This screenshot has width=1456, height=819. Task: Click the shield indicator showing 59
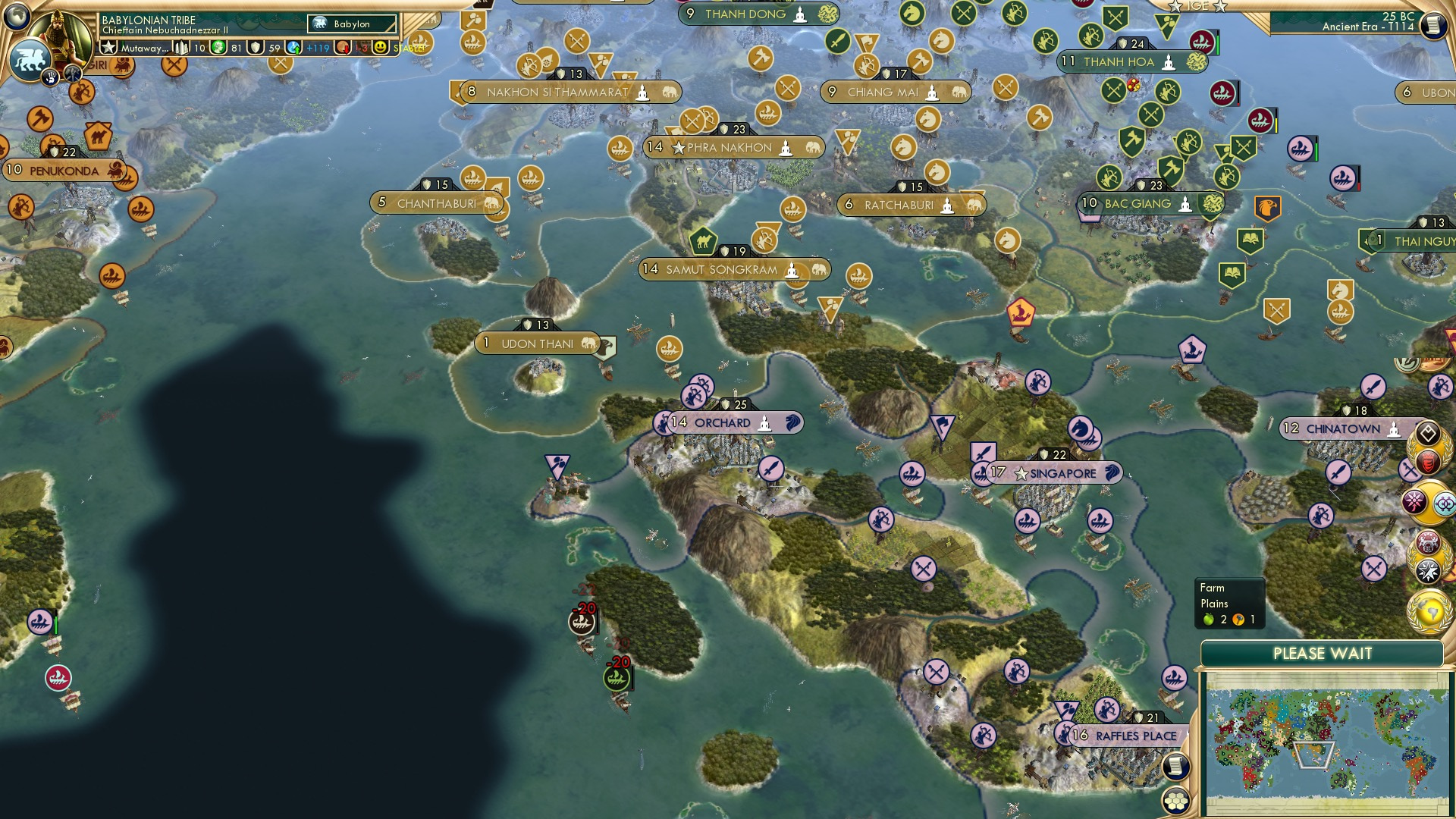(255, 47)
